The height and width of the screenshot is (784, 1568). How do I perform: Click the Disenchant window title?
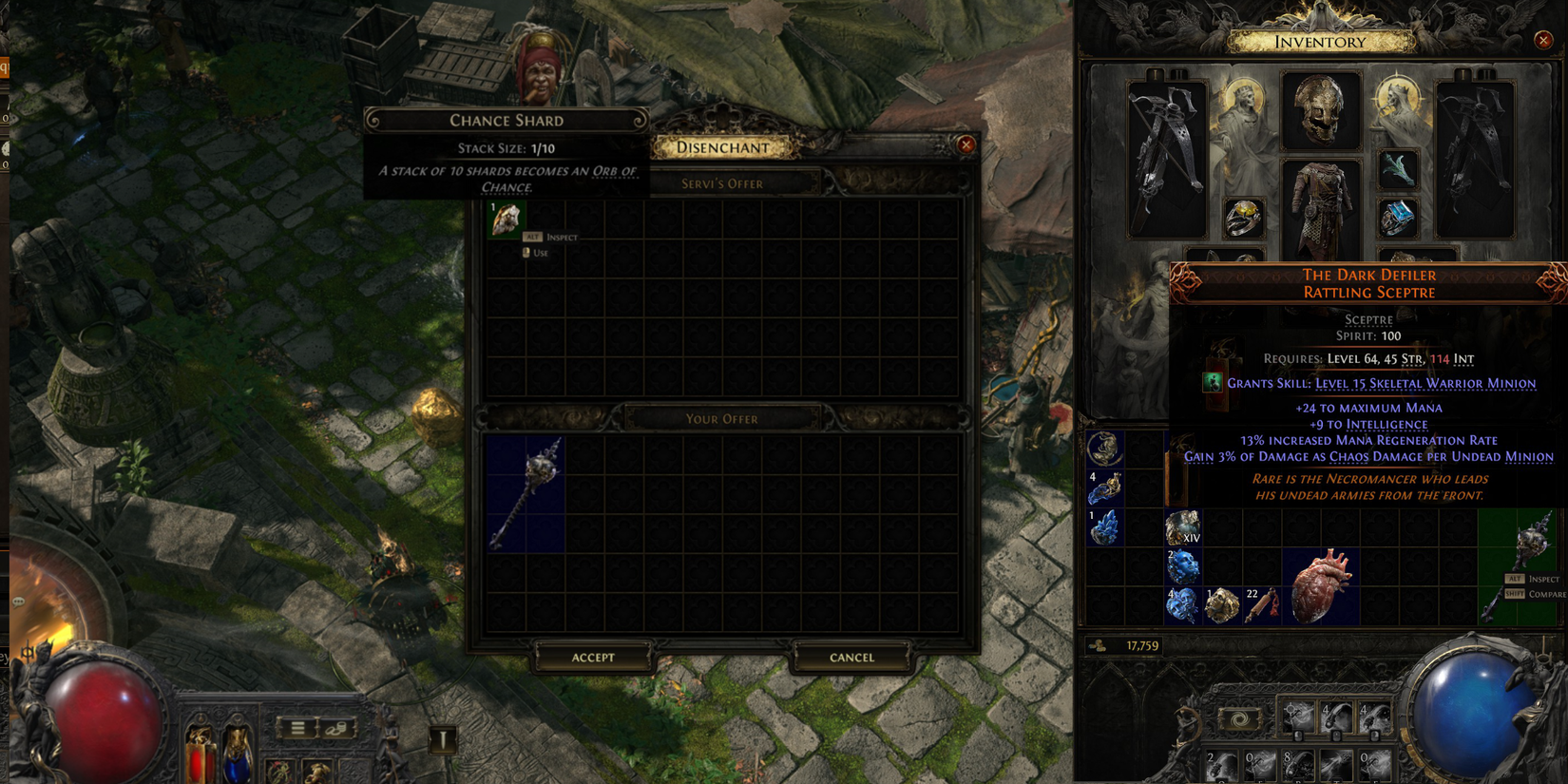point(724,147)
